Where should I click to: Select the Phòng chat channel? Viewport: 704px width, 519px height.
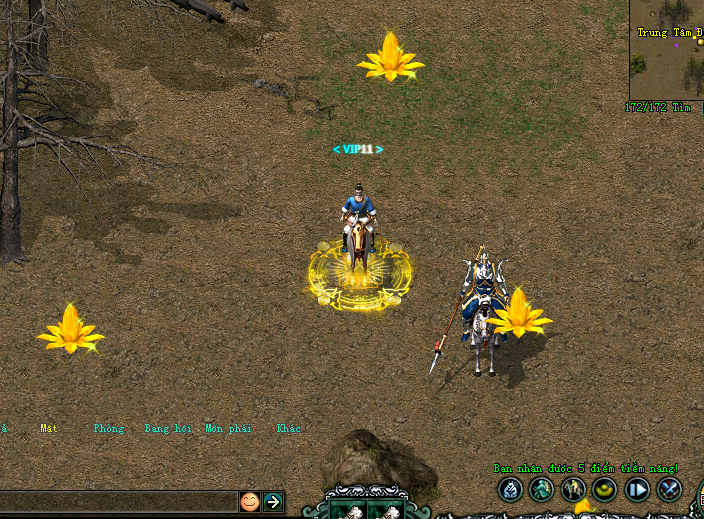click(x=108, y=428)
